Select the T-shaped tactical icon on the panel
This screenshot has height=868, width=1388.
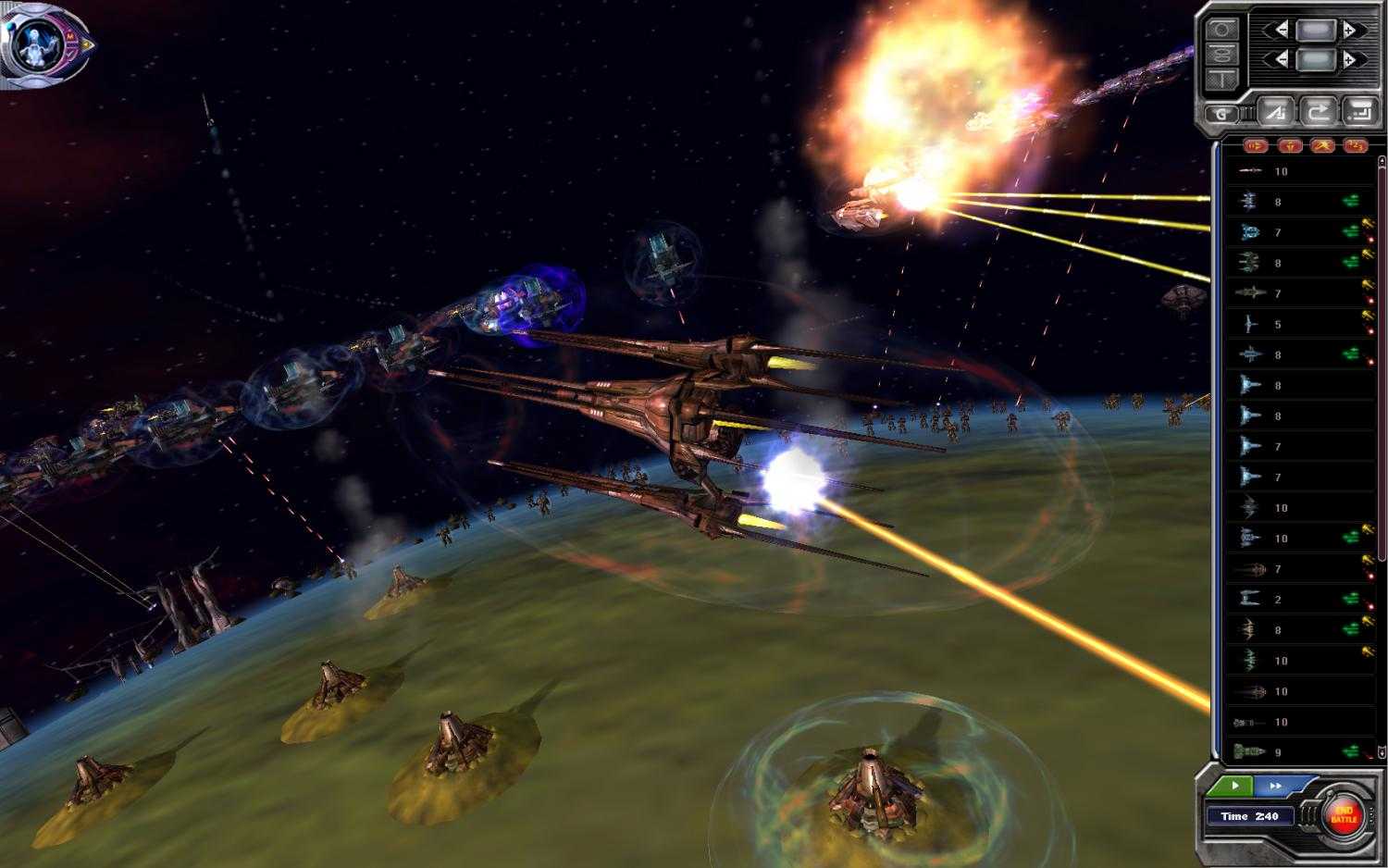[x=1221, y=78]
